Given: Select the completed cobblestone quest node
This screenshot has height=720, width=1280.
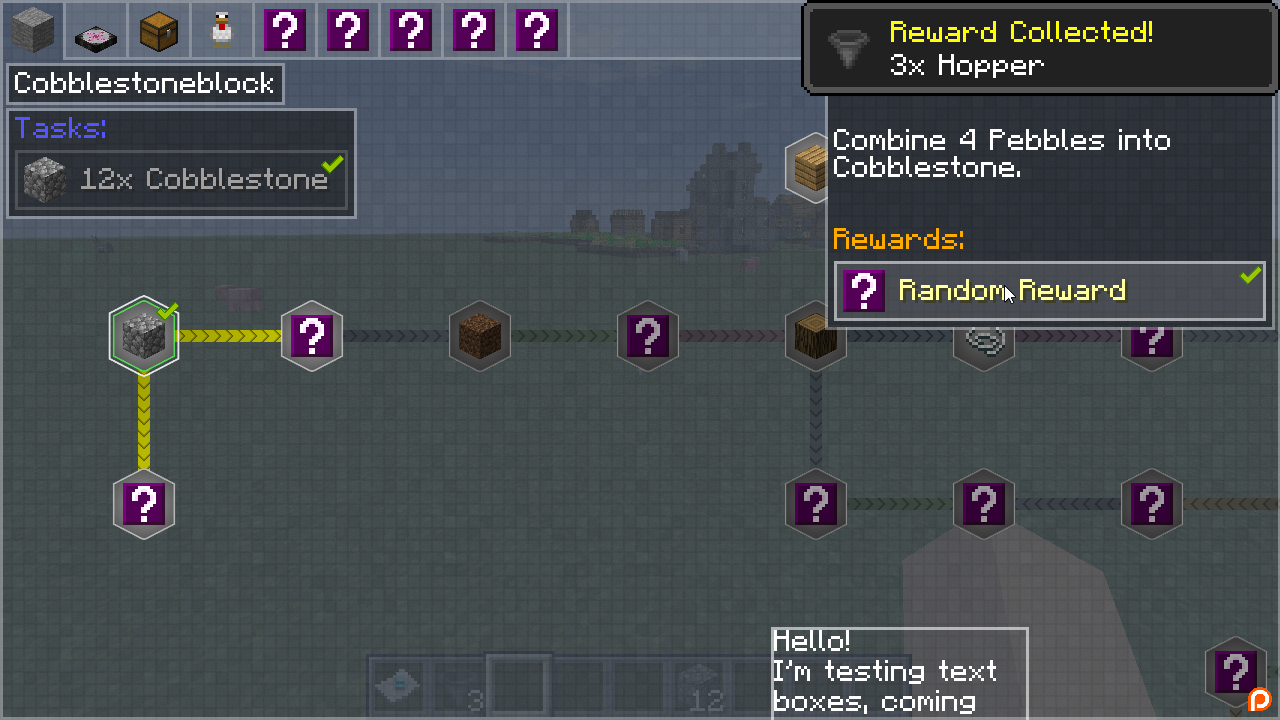Looking at the screenshot, I should point(144,336).
